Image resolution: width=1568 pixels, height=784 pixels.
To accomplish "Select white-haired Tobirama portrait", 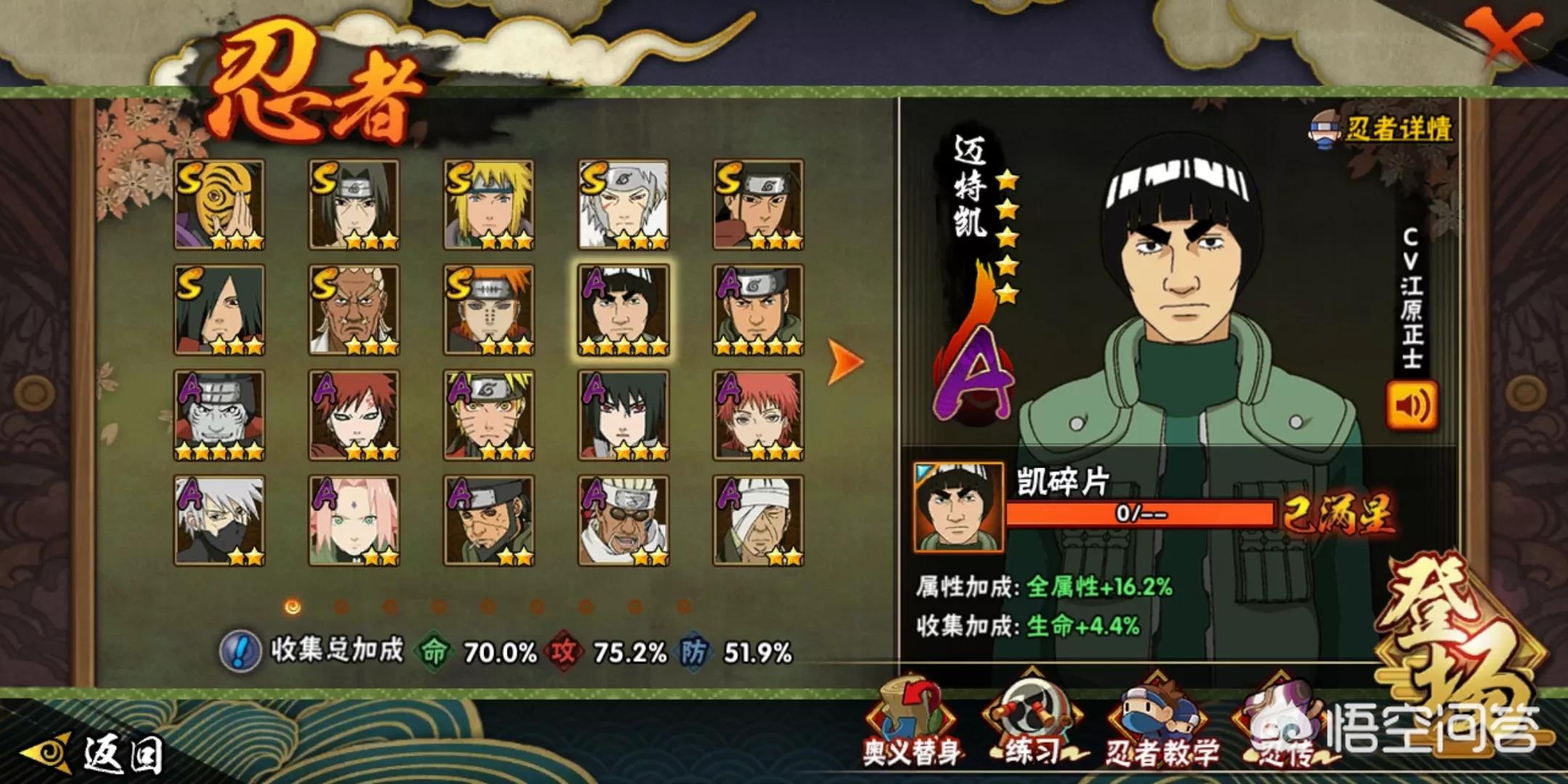I will tap(624, 205).
